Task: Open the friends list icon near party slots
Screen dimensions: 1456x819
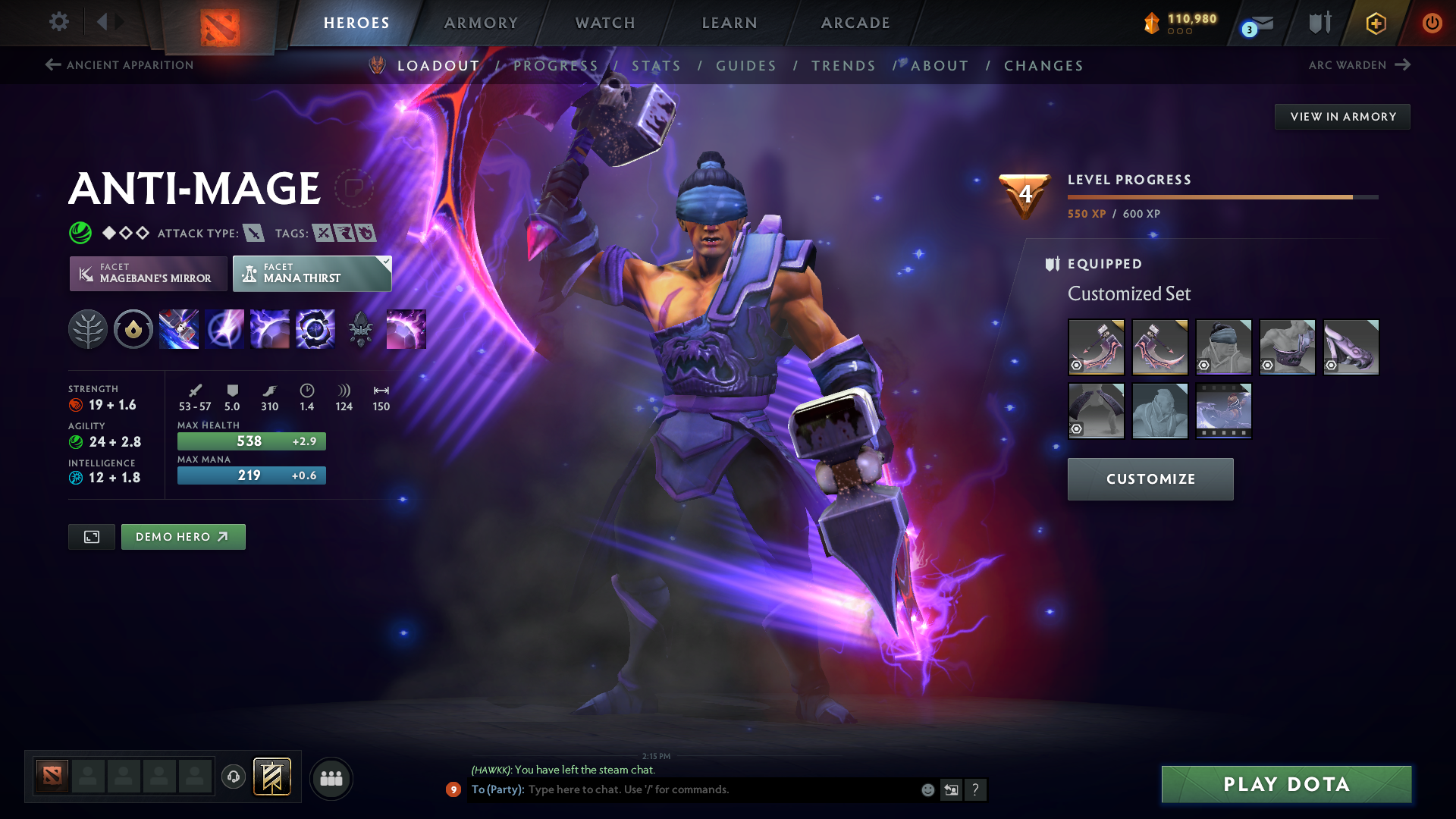Action: [331, 778]
